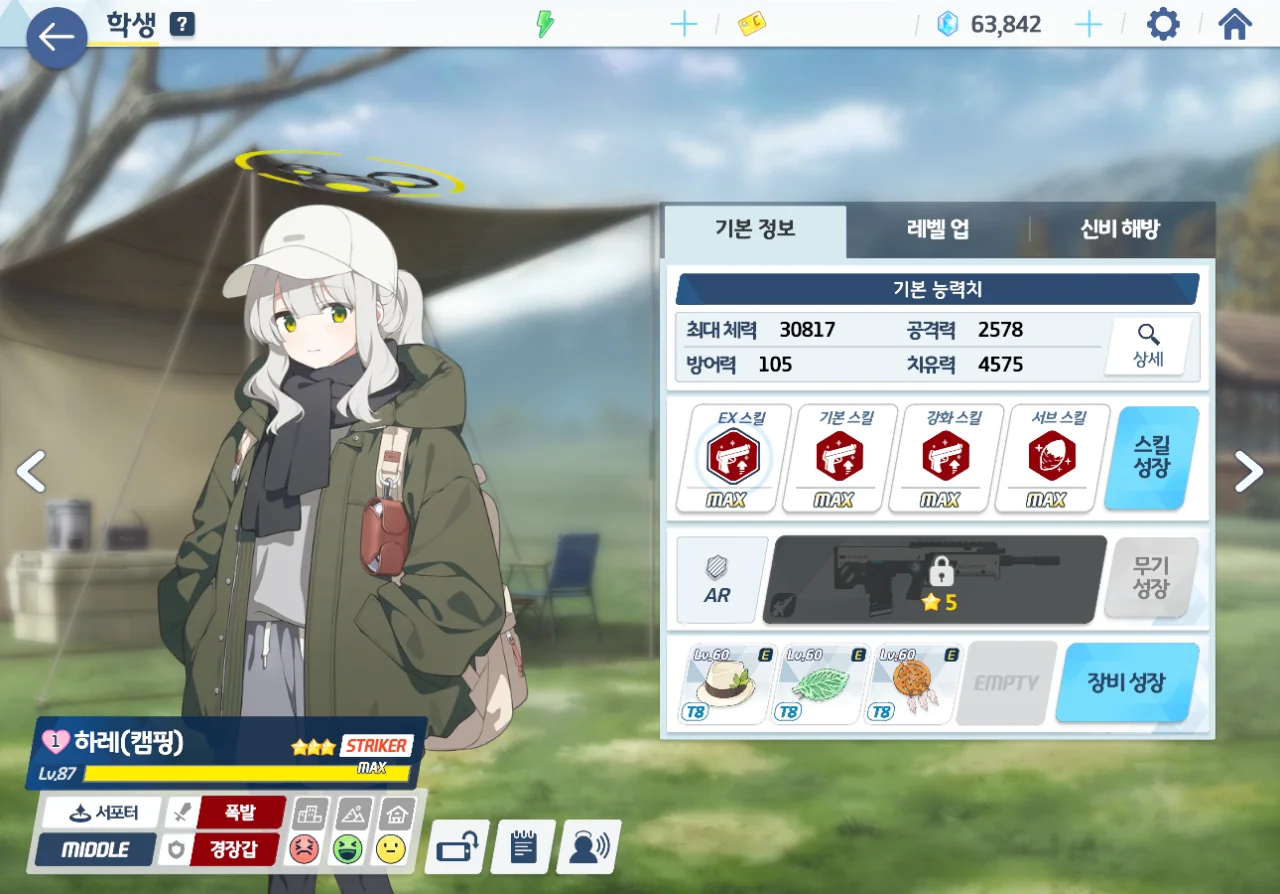Go back with the arrow button
The width and height of the screenshot is (1280, 894).
click(x=57, y=38)
